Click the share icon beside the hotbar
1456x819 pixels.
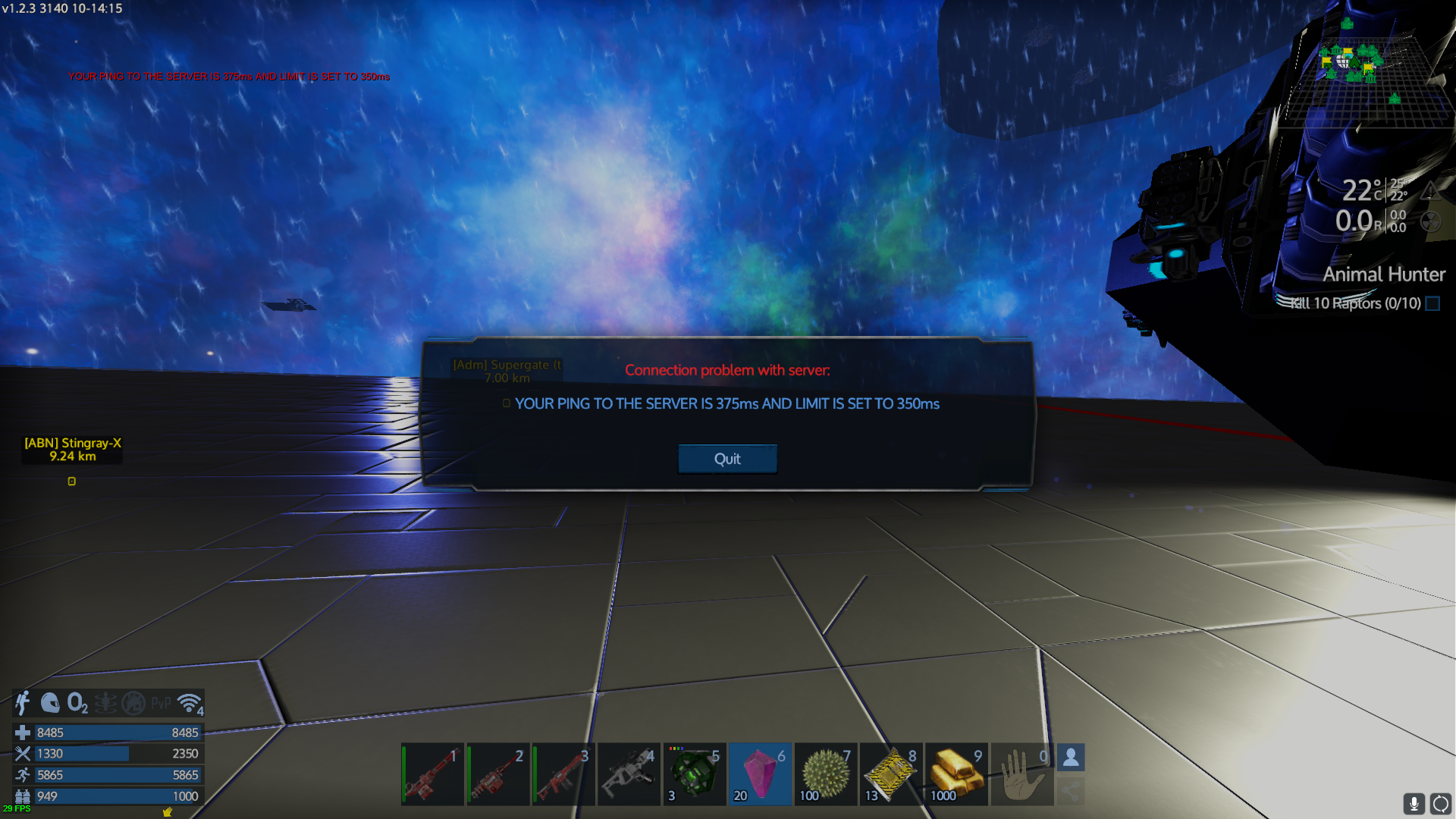pyautogui.click(x=1071, y=792)
